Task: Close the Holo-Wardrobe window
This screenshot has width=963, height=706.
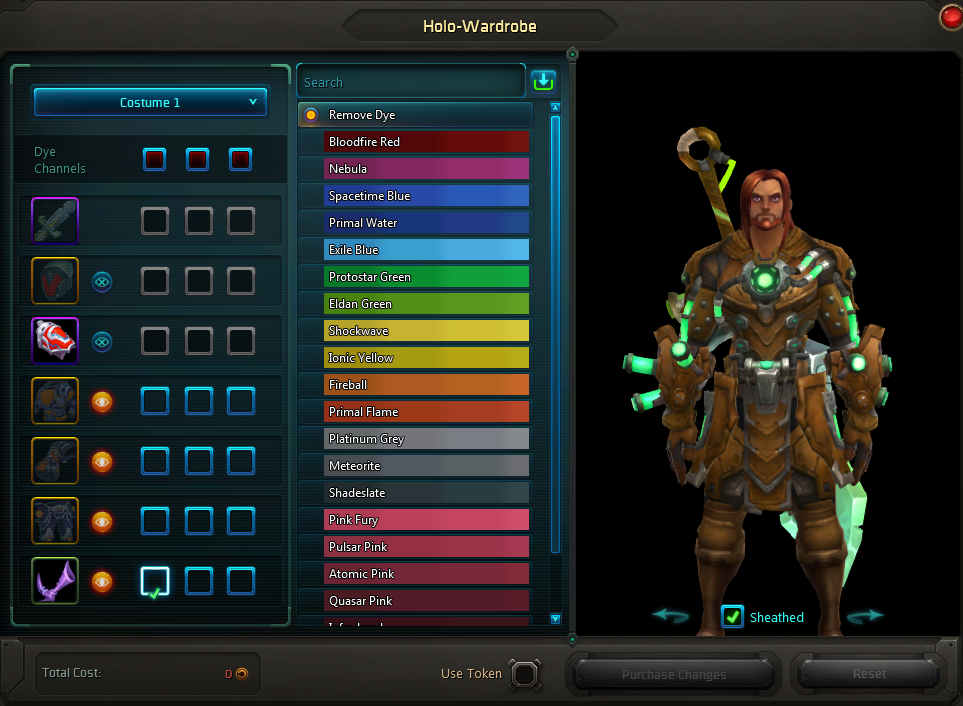Action: coord(951,17)
